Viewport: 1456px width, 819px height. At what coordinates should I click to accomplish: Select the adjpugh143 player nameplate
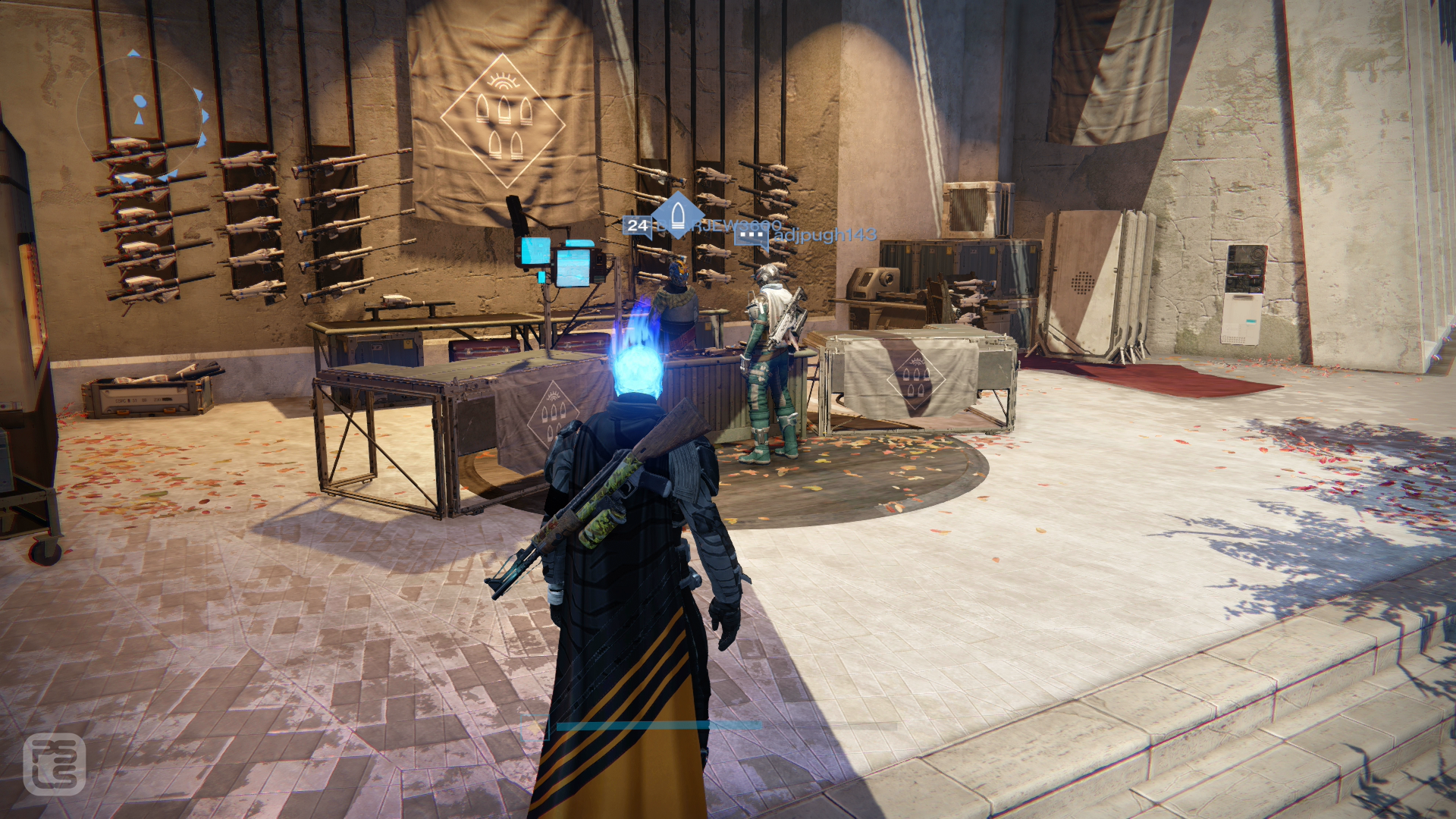click(x=824, y=234)
